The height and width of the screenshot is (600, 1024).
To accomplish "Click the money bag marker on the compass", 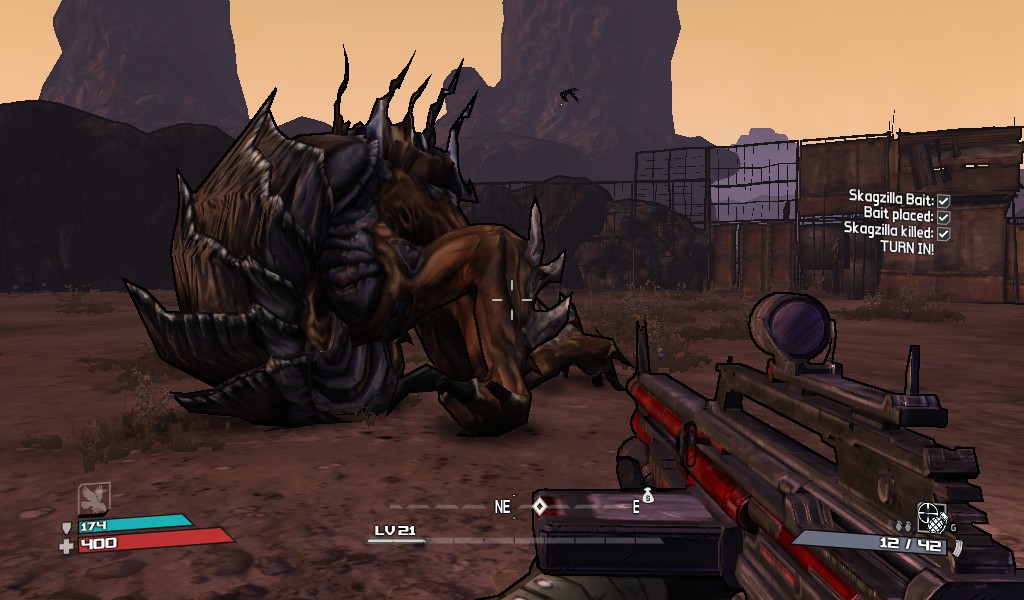I will [x=648, y=494].
